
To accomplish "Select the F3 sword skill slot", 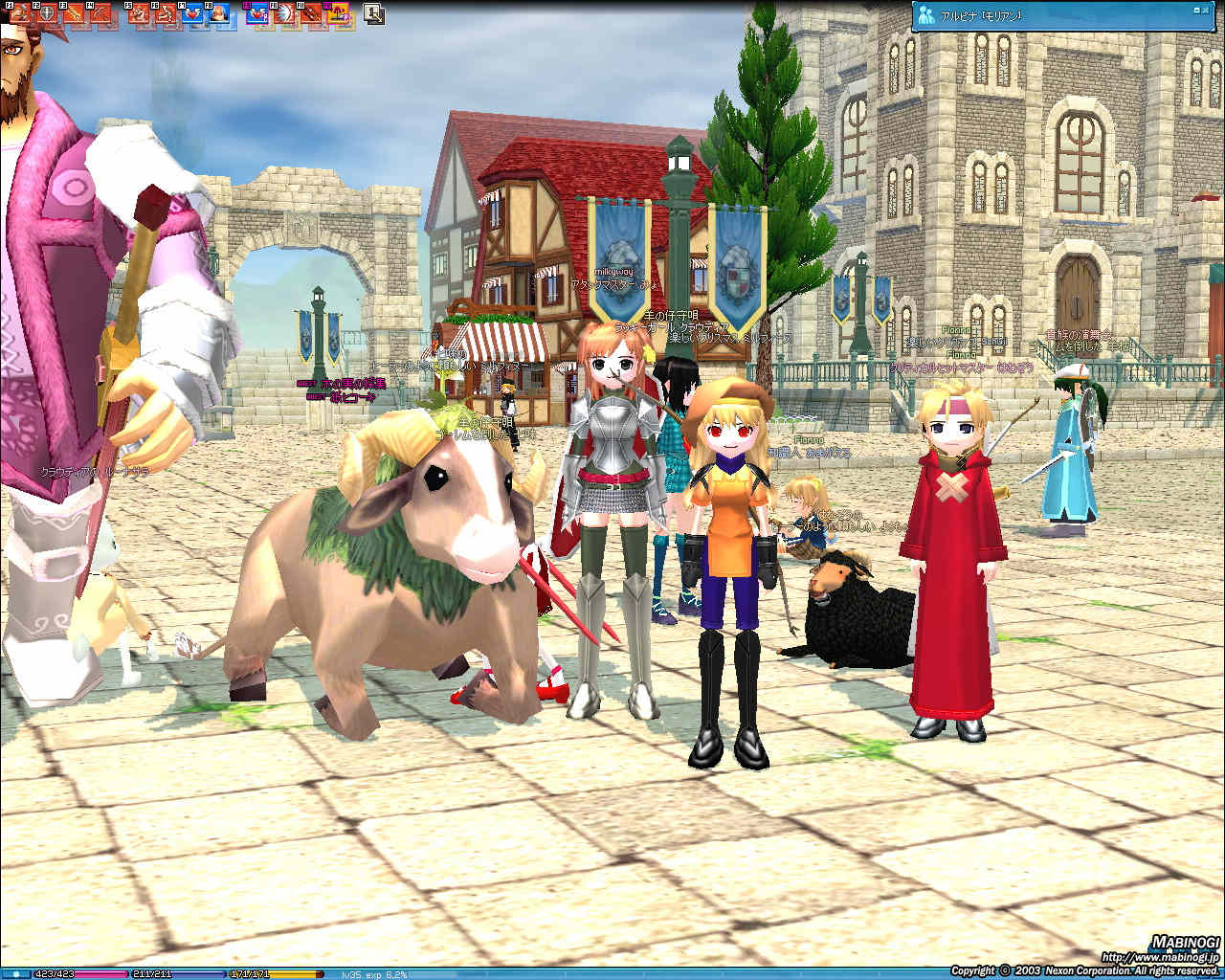I will pyautogui.click(x=73, y=13).
